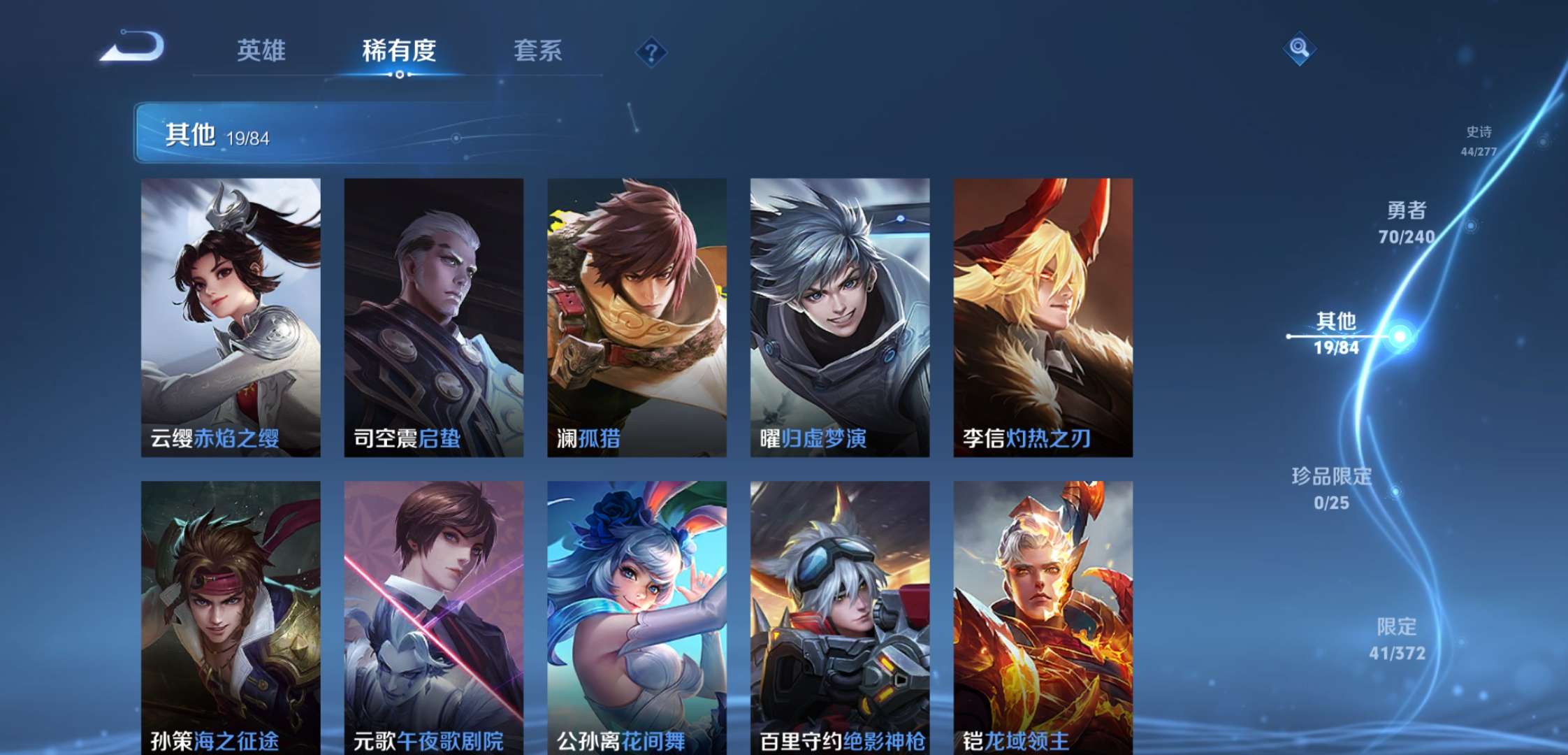Click the help question mark icon
Viewport: 1568px width, 755px height.
650,51
